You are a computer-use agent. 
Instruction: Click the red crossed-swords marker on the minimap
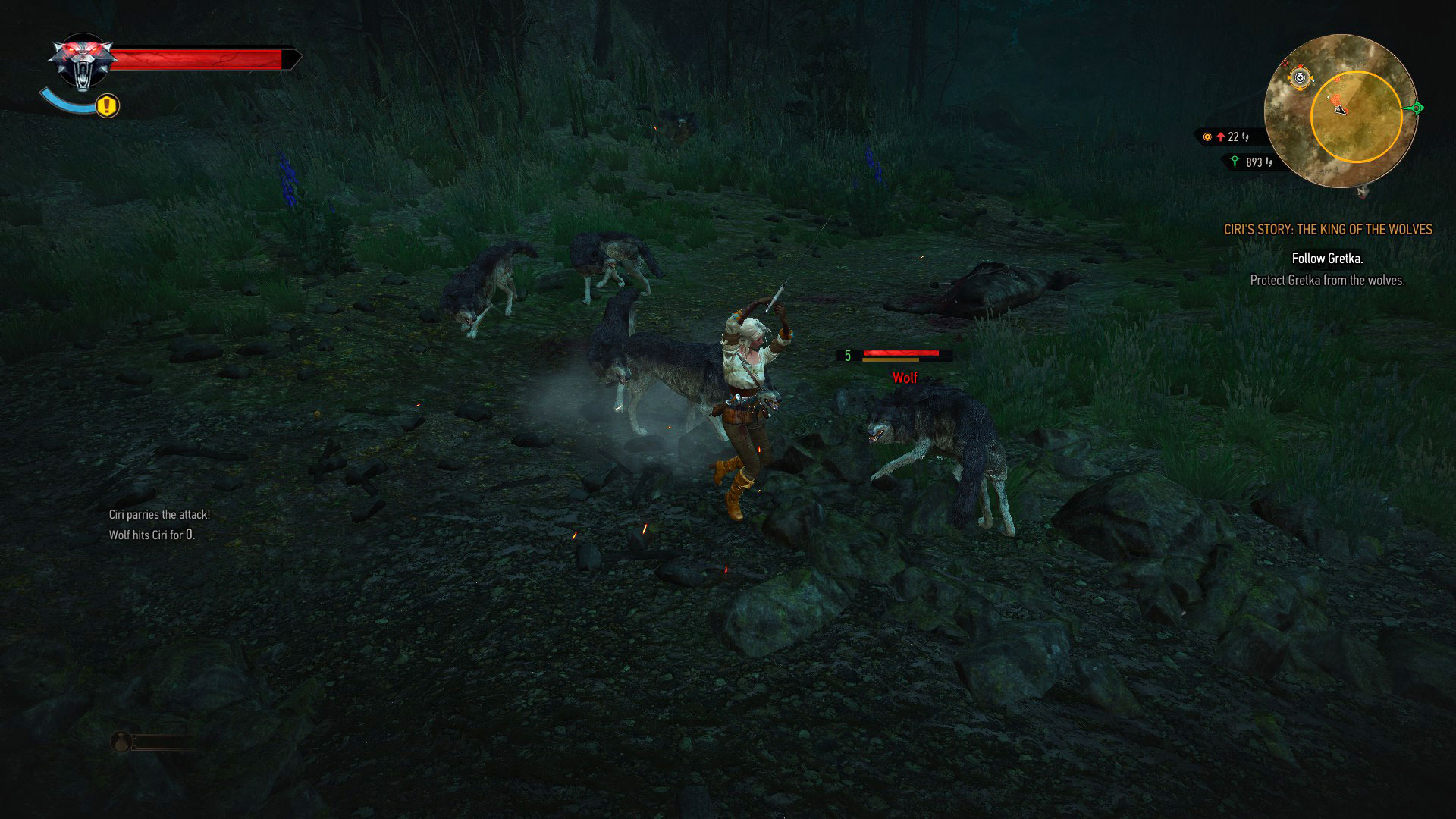point(1285,64)
